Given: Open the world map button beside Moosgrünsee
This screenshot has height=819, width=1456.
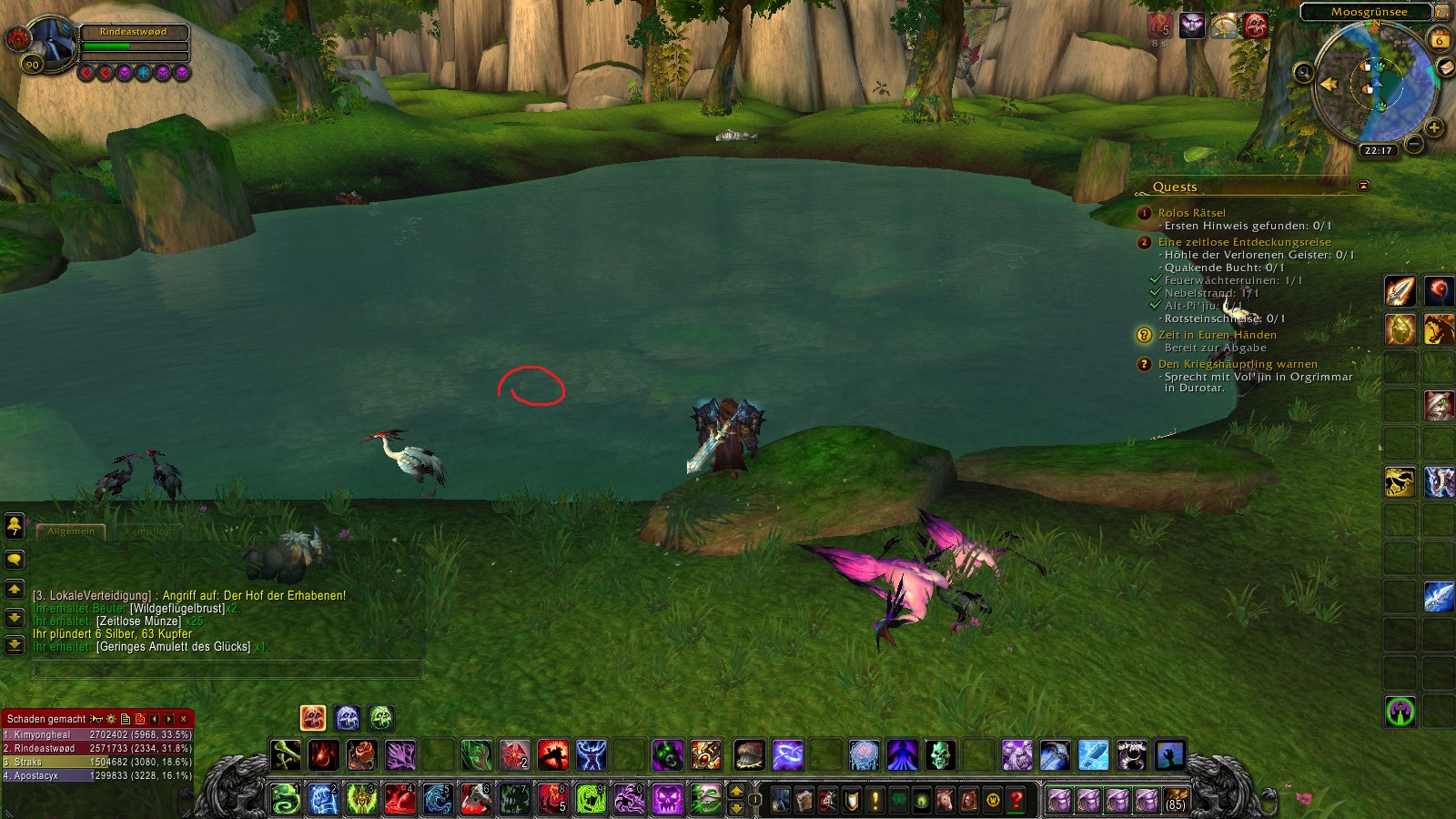Looking at the screenshot, I should [1442, 12].
